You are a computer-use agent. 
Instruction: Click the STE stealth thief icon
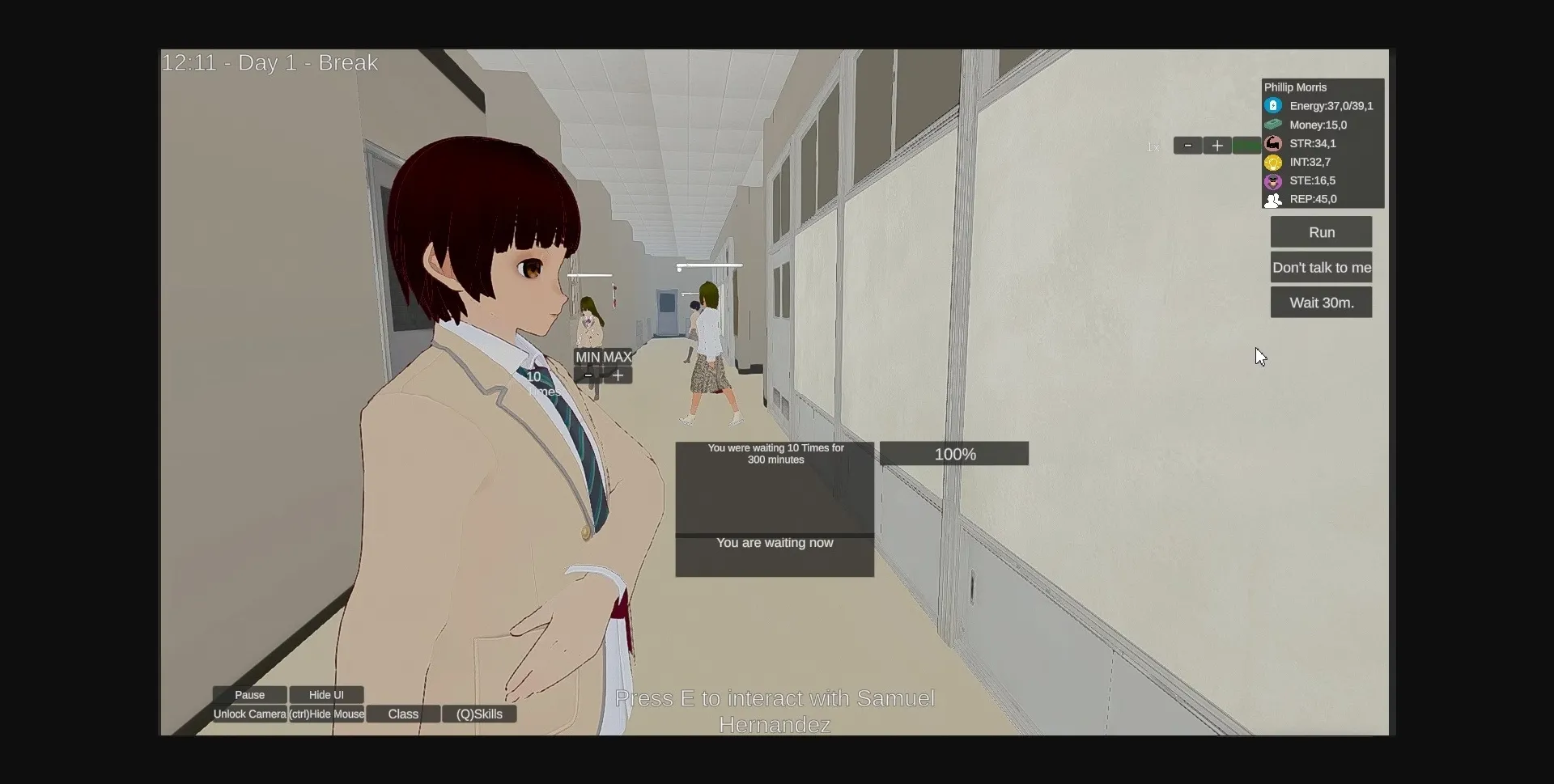point(1274,180)
